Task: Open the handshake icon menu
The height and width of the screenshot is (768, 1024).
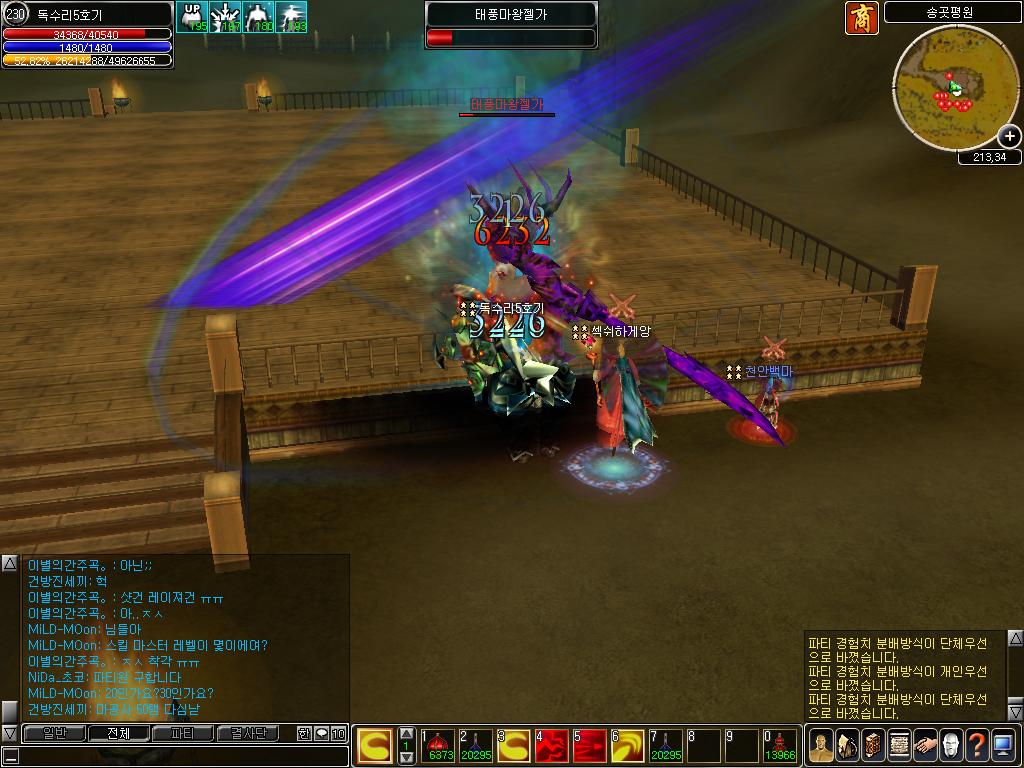Action: coord(924,745)
